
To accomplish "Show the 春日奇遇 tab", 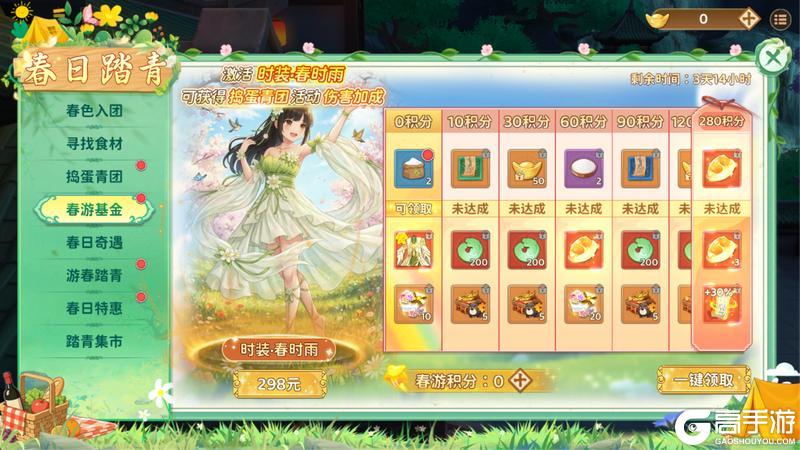I will click(x=94, y=242).
